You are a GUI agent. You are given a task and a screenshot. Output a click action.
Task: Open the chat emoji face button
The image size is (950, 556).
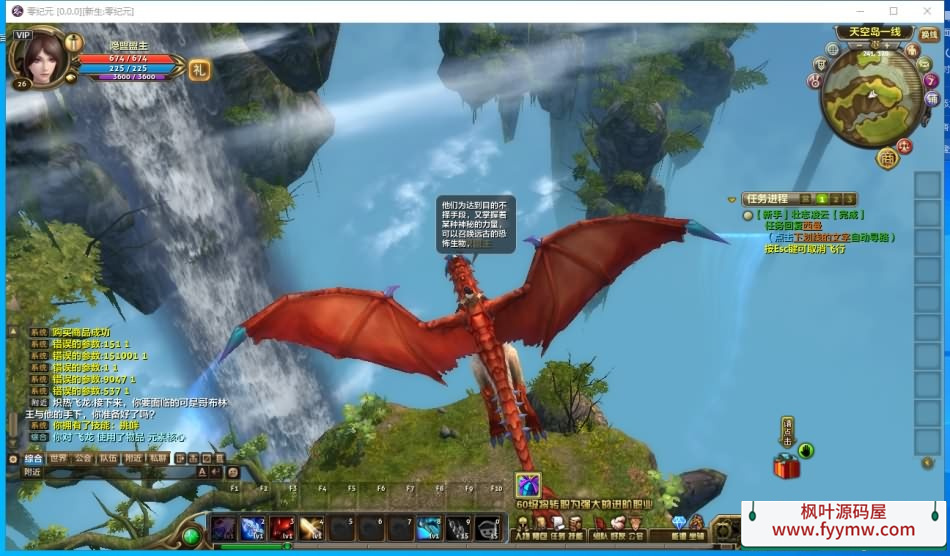(x=232, y=472)
